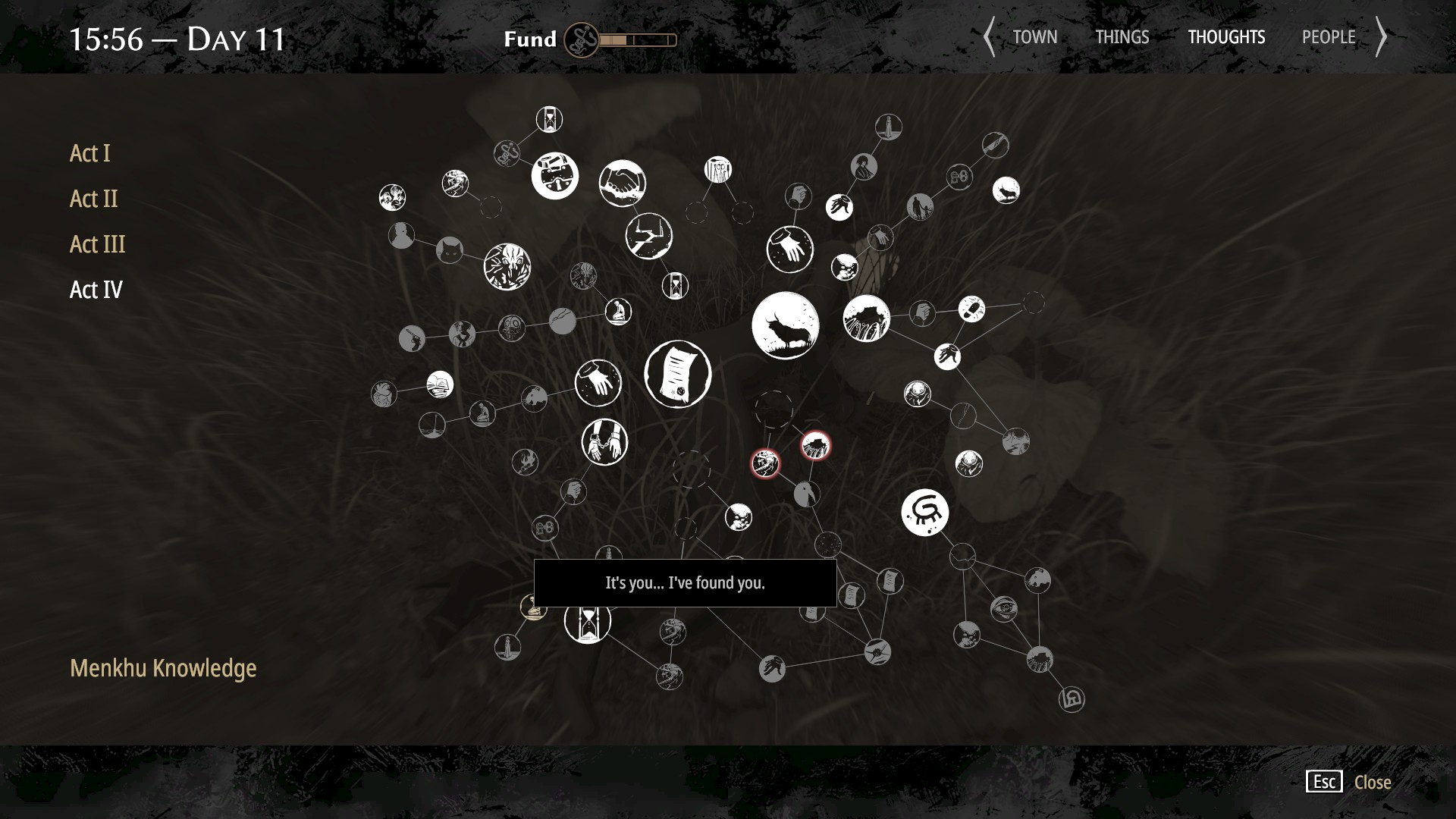Image resolution: width=1456 pixels, height=819 pixels.
Task: Switch to the Town tab
Action: (x=1034, y=37)
